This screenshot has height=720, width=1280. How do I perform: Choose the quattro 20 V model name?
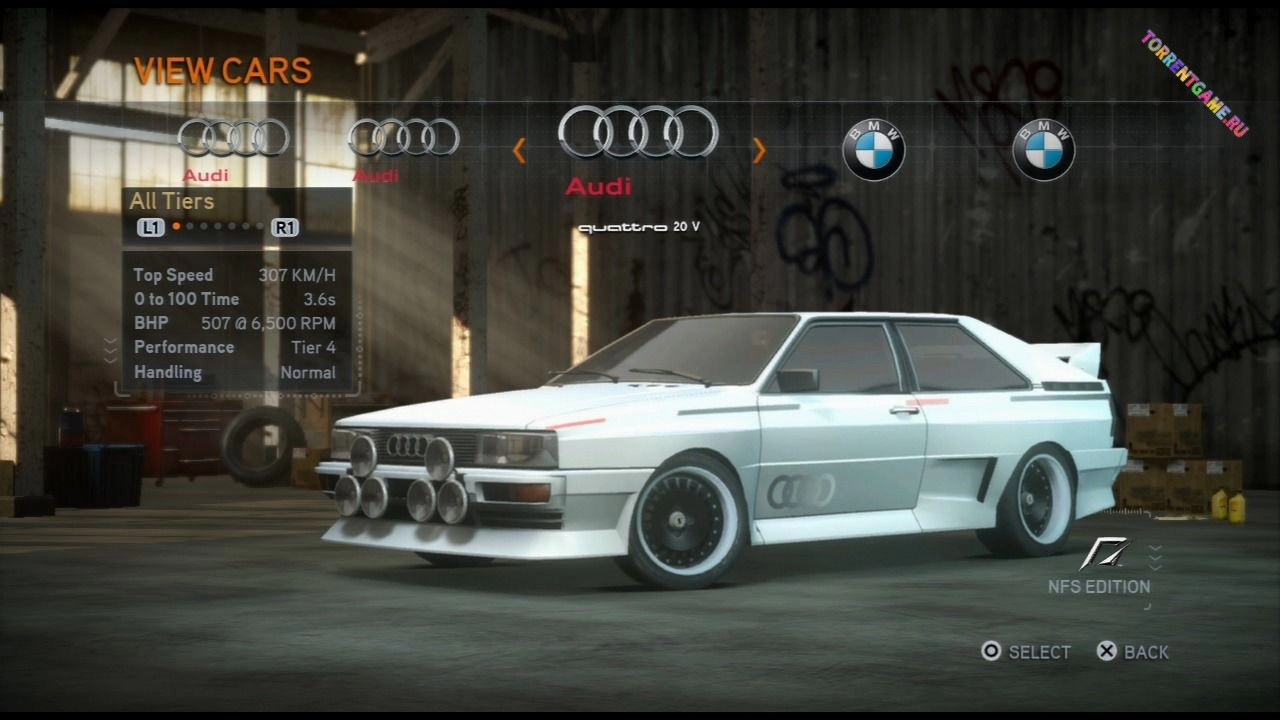639,227
